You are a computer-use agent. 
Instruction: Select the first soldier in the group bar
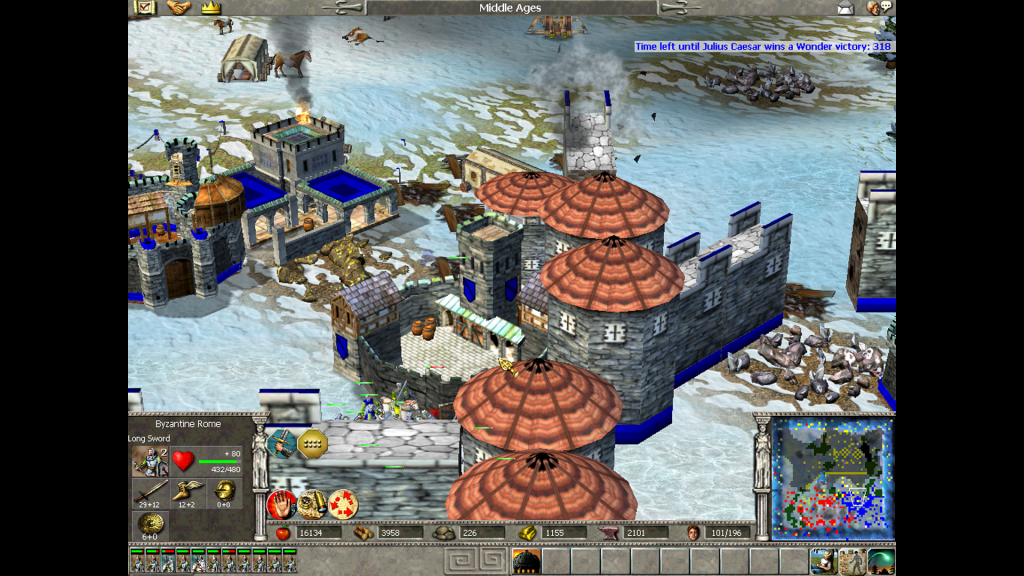click(136, 561)
